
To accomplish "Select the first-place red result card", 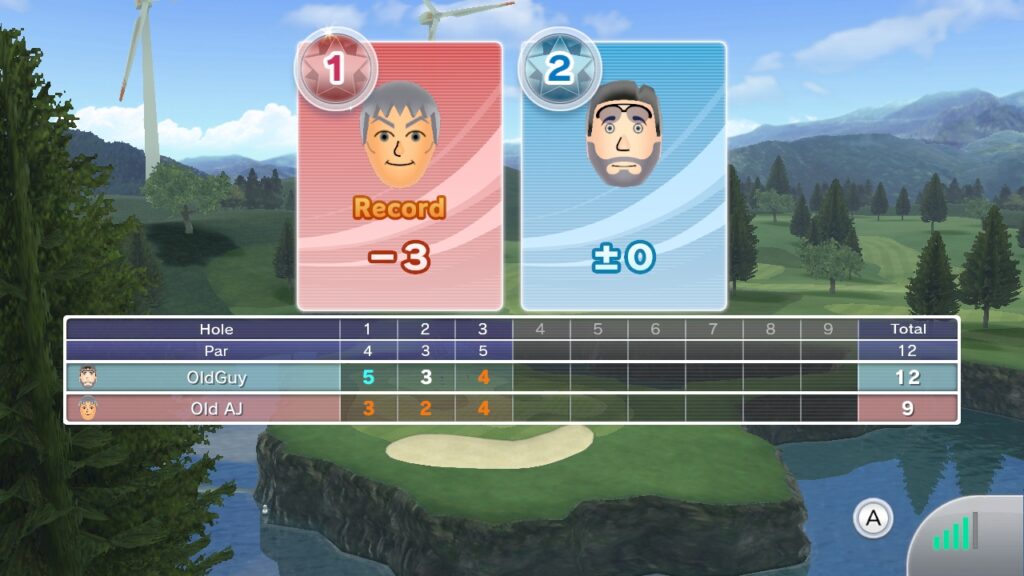I will pos(400,177).
